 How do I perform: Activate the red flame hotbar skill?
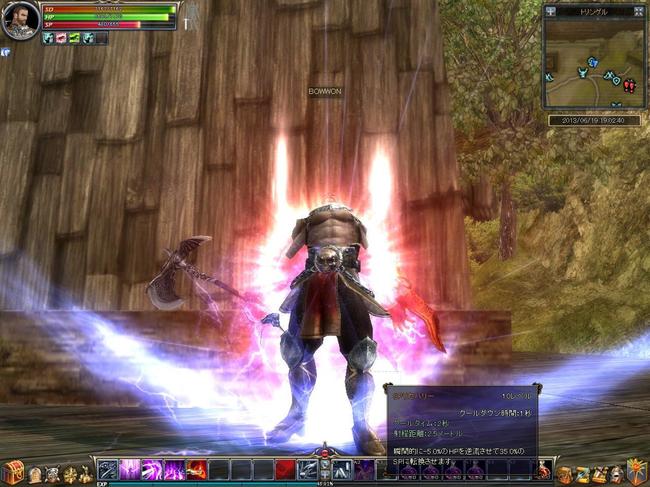coord(196,469)
